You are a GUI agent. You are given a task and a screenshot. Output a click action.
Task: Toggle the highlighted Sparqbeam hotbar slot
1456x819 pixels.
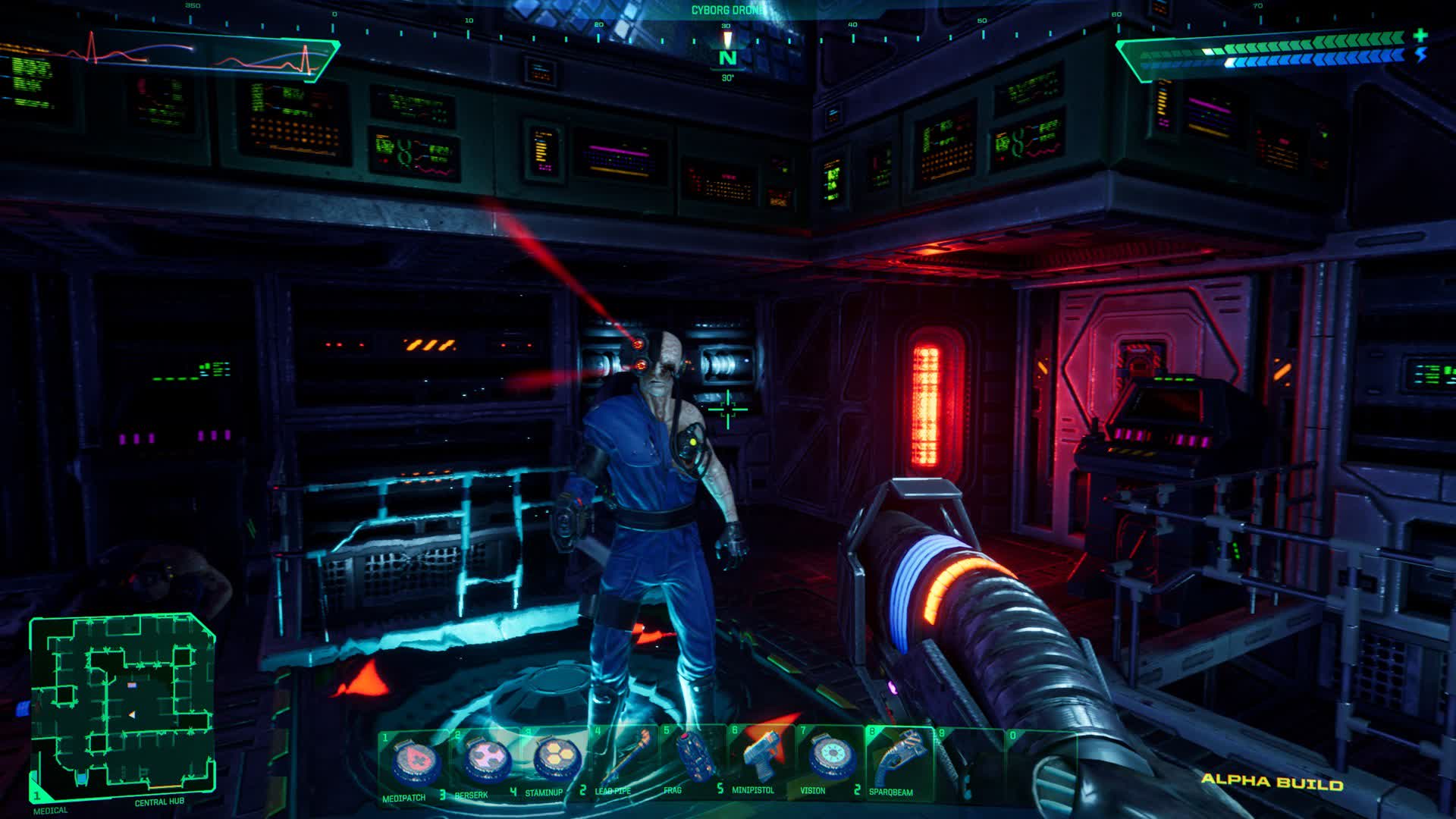tap(899, 762)
